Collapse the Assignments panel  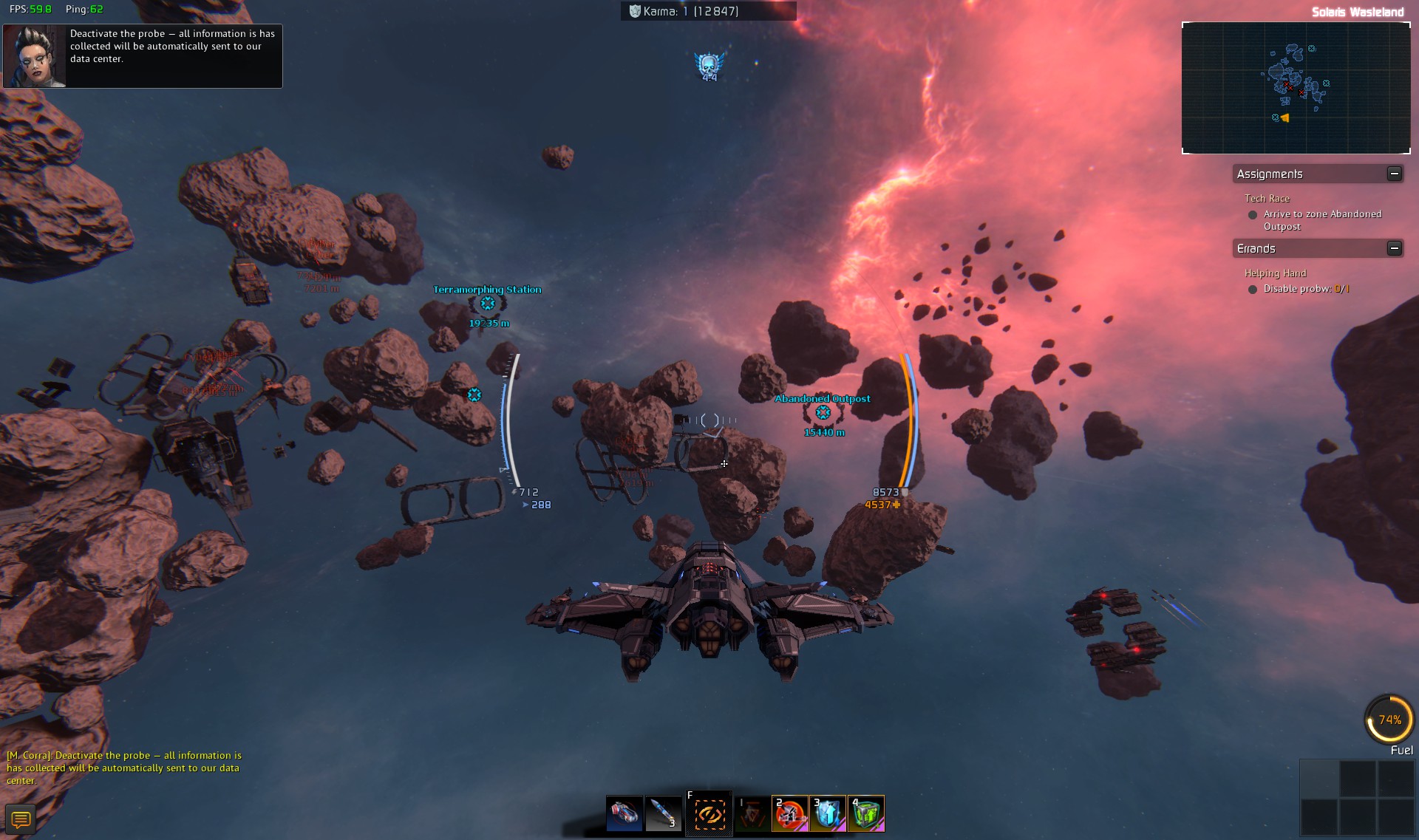coord(1394,174)
